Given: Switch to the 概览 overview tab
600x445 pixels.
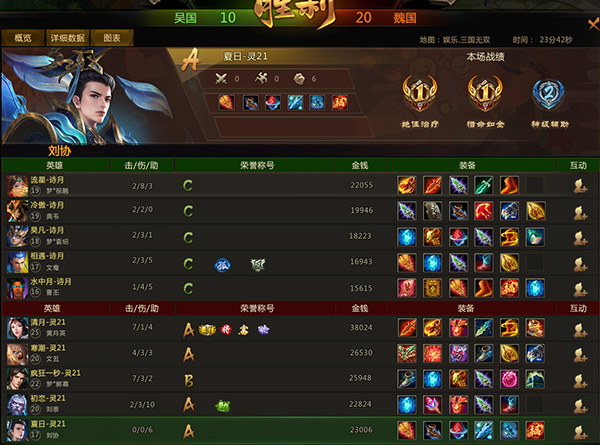Looking at the screenshot, I should [23, 38].
